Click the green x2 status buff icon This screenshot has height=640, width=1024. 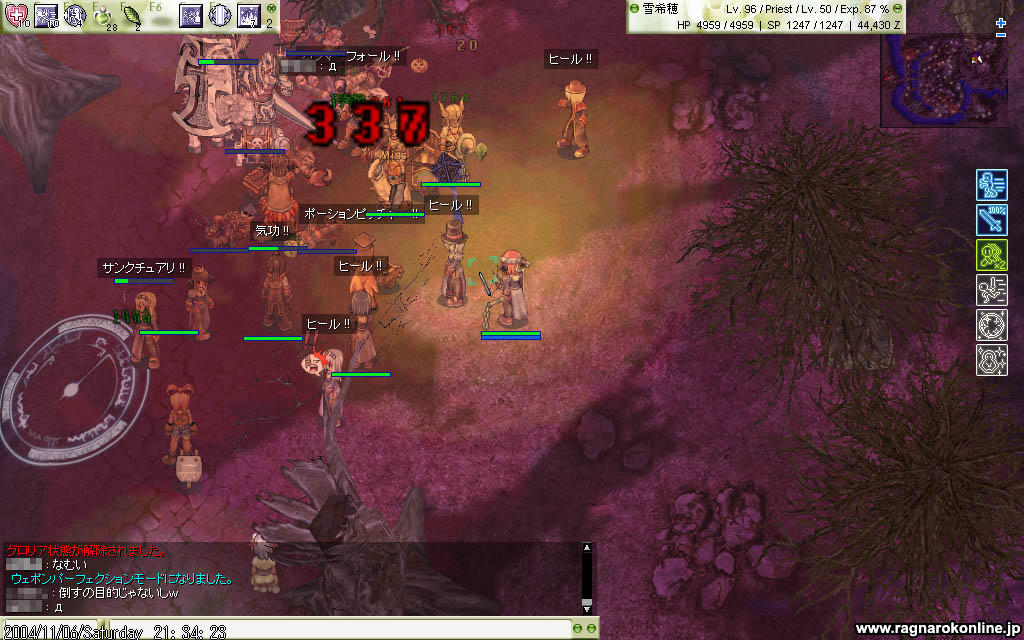(991, 255)
